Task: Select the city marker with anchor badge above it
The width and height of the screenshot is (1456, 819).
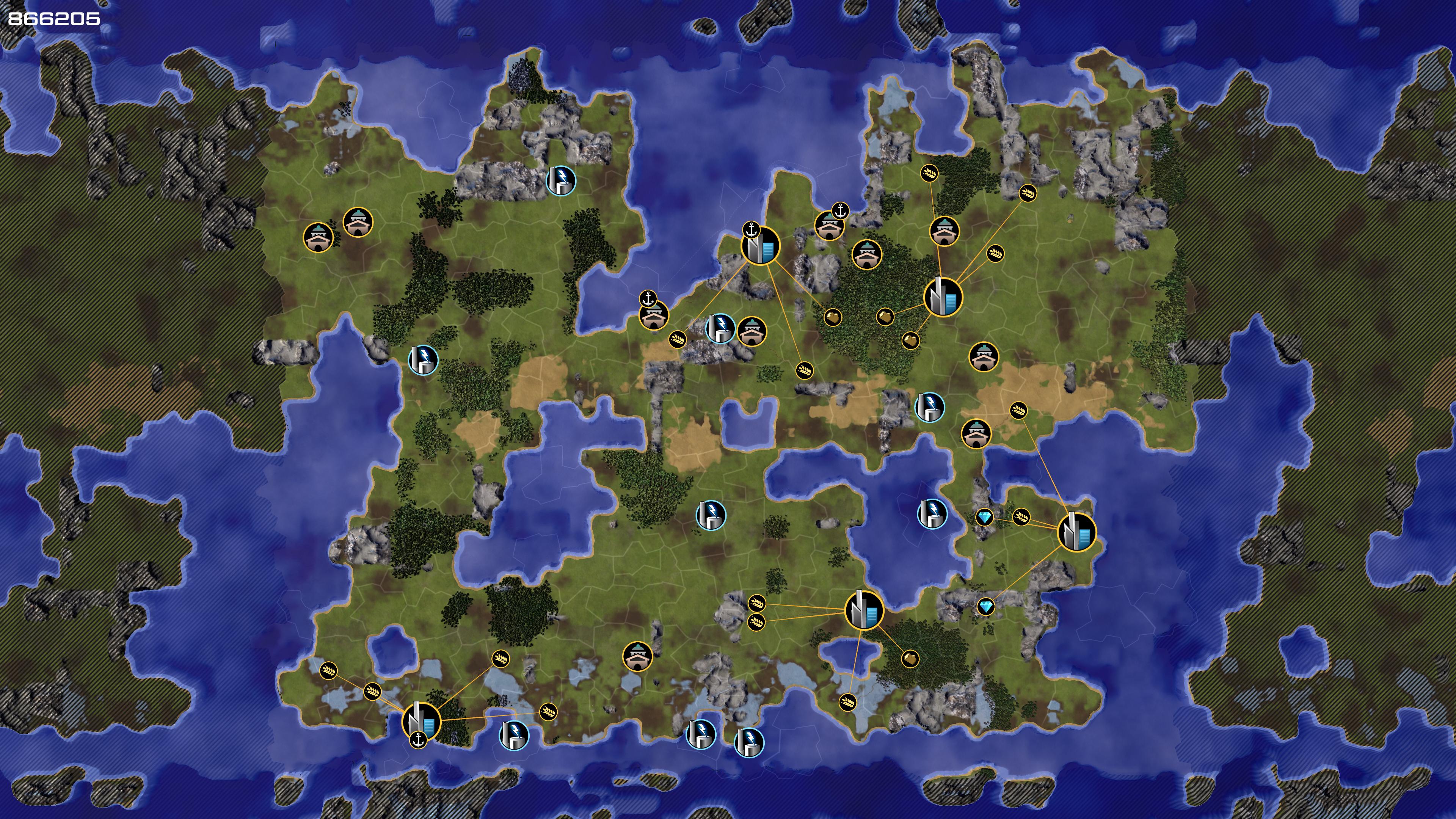Action: (x=761, y=246)
